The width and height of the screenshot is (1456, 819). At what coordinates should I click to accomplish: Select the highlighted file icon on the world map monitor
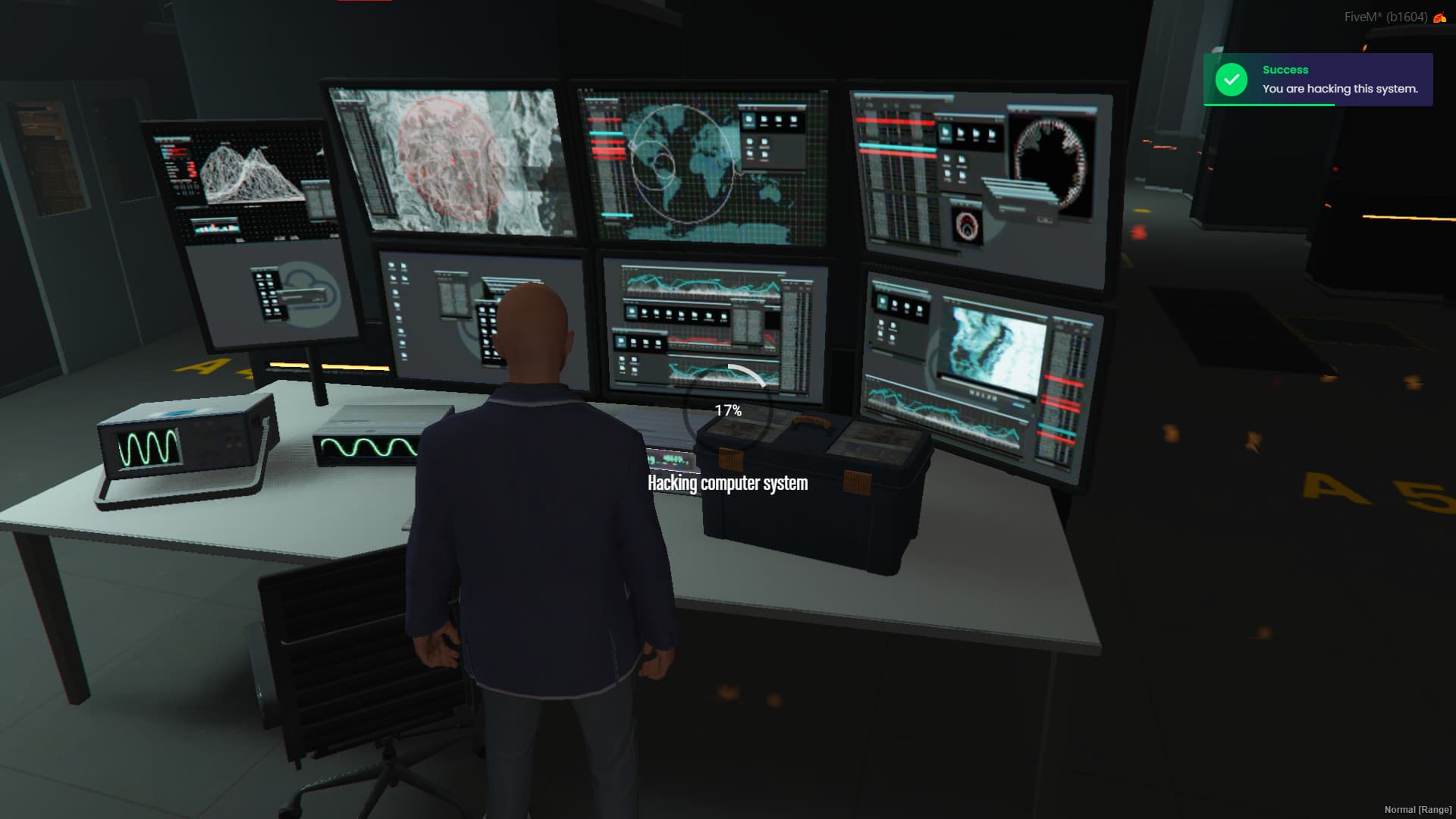tap(748, 121)
